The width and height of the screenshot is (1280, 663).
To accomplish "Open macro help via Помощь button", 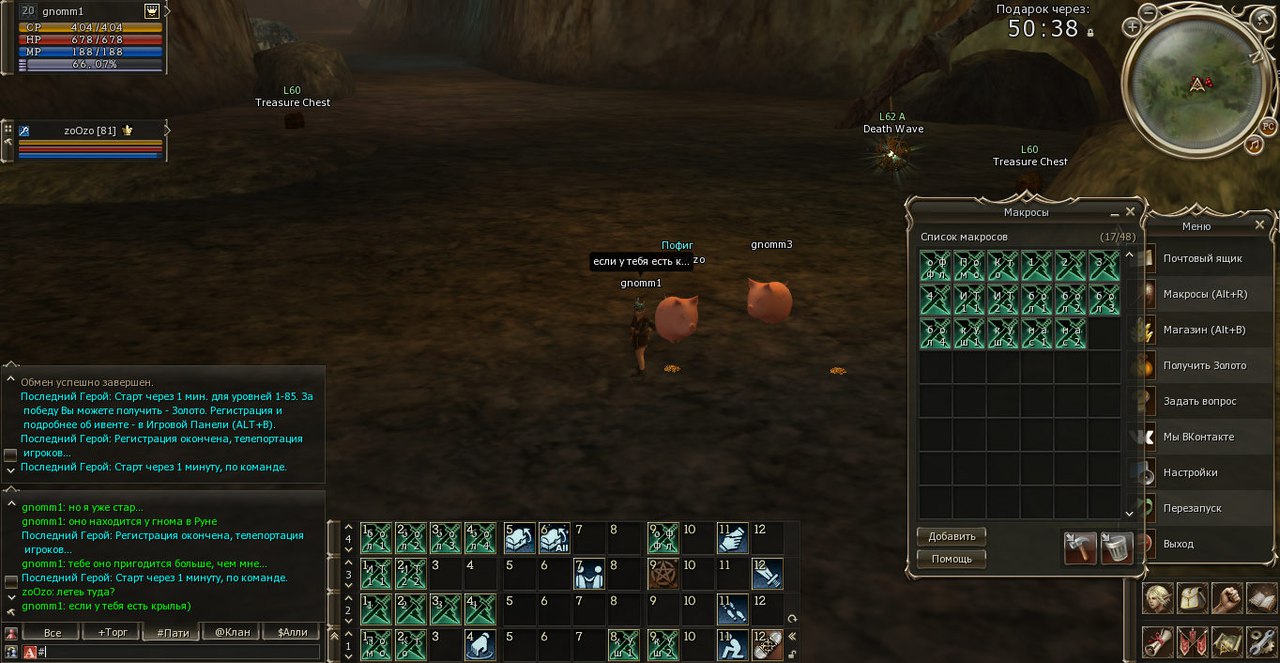I will click(x=951, y=558).
